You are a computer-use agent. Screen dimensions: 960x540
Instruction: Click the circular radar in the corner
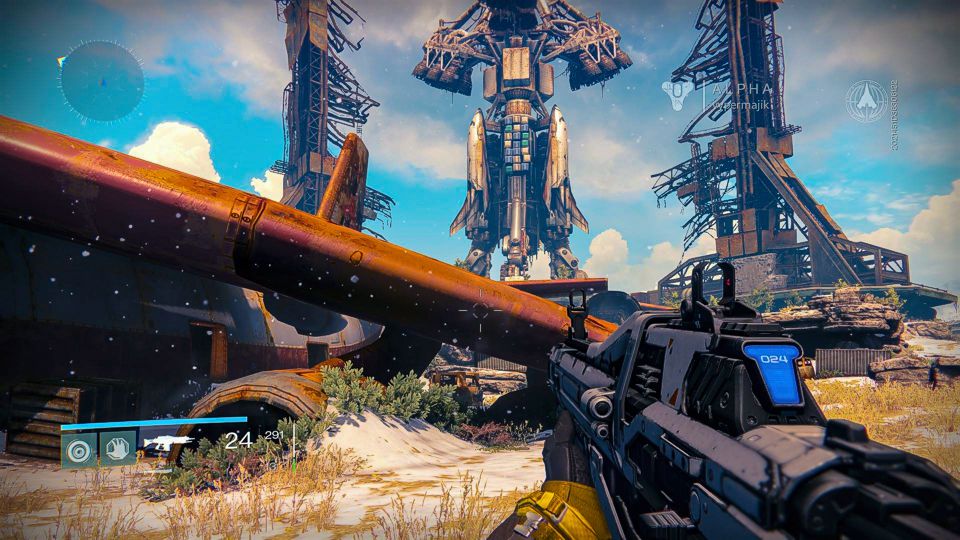(101, 82)
